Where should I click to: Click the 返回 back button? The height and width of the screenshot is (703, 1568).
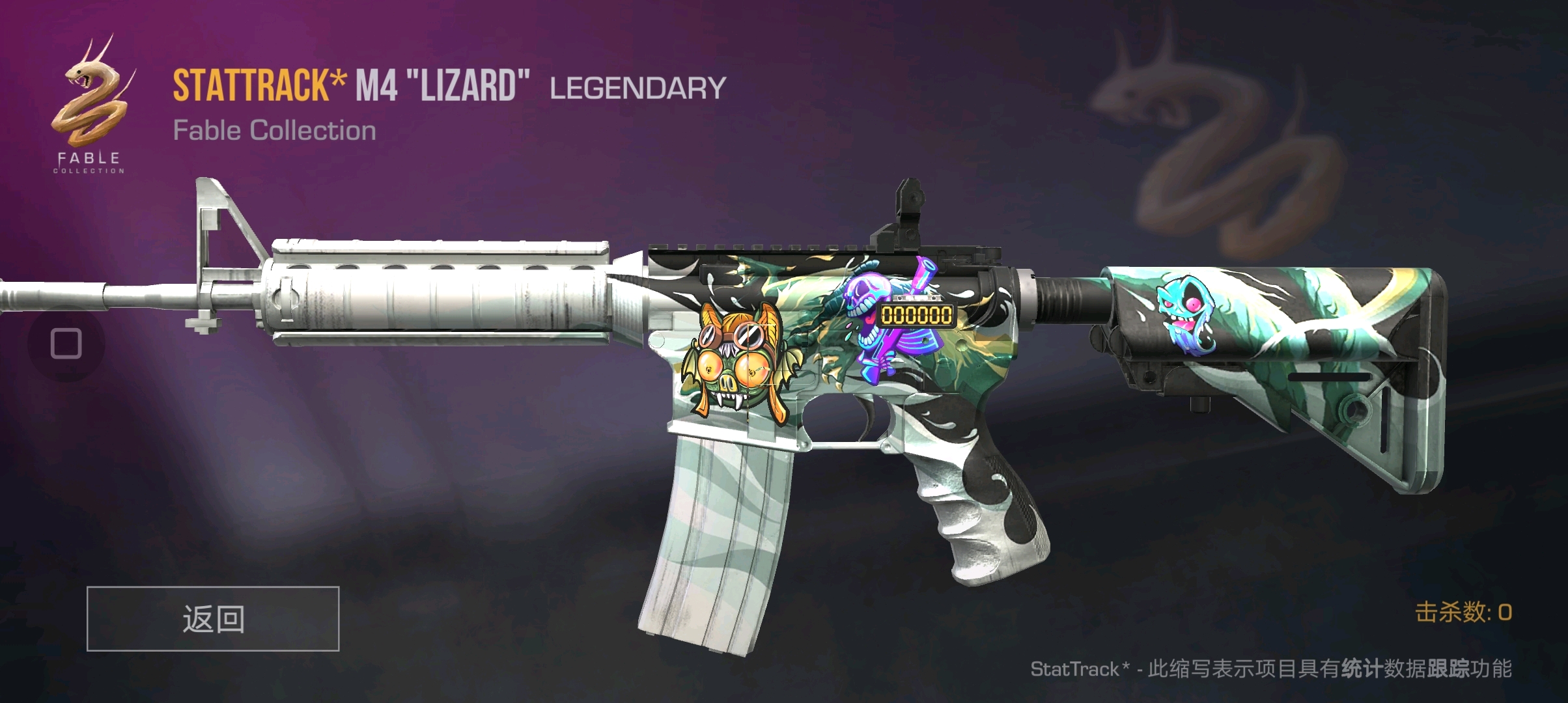point(213,618)
